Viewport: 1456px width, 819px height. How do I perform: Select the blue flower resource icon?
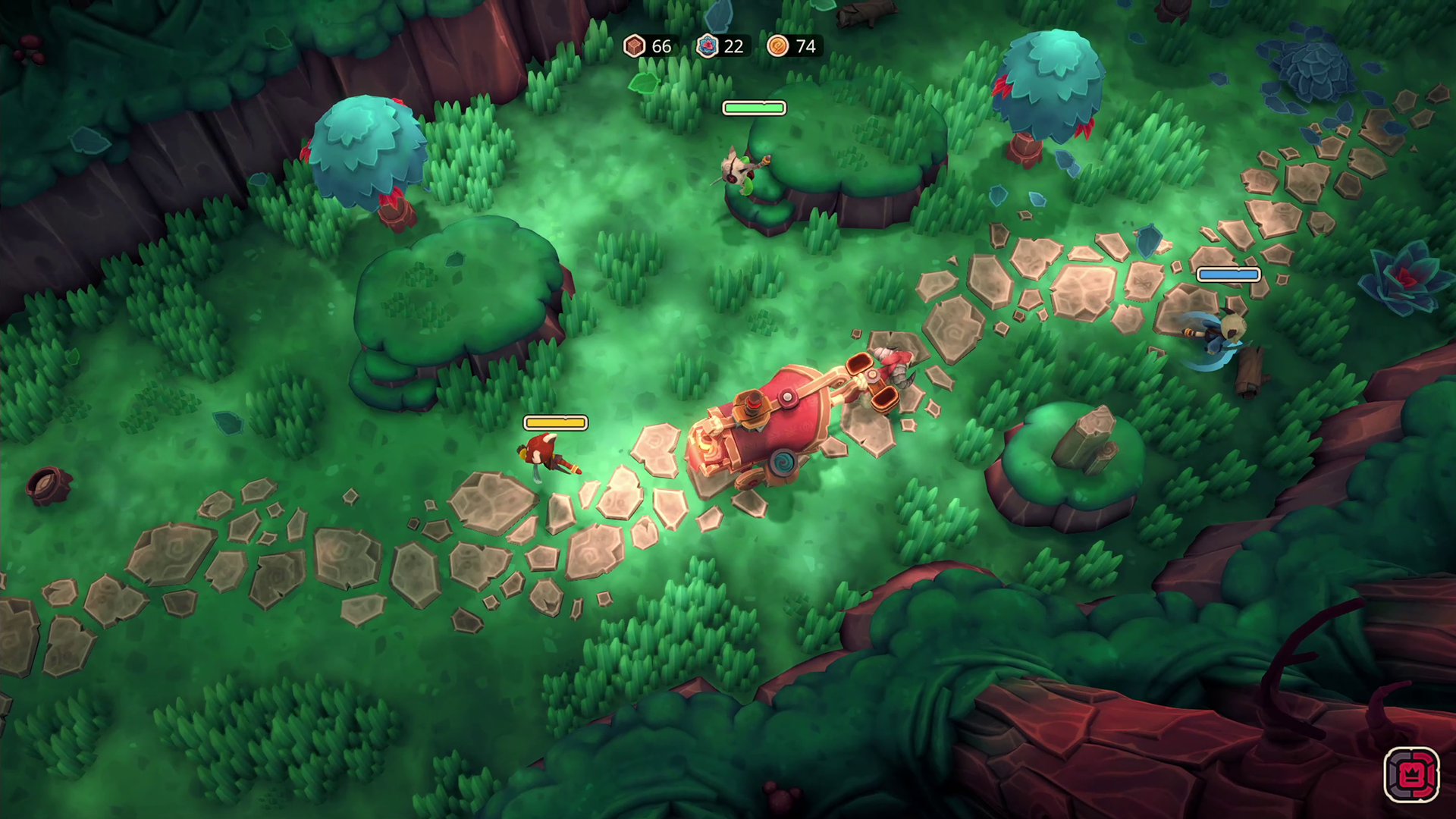tap(707, 46)
